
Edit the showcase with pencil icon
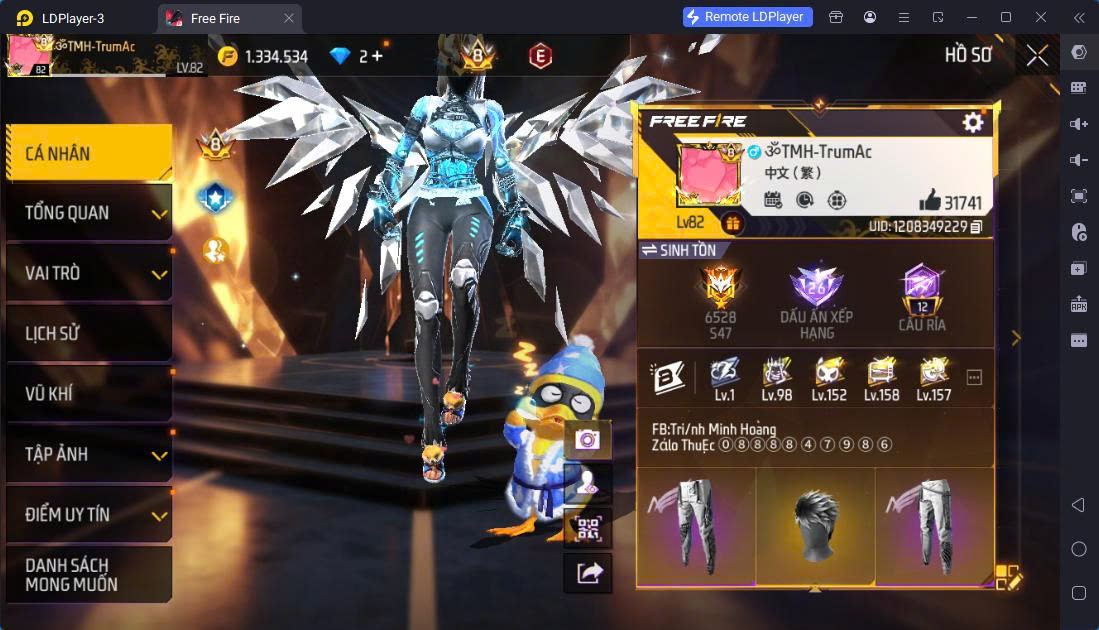[1008, 577]
